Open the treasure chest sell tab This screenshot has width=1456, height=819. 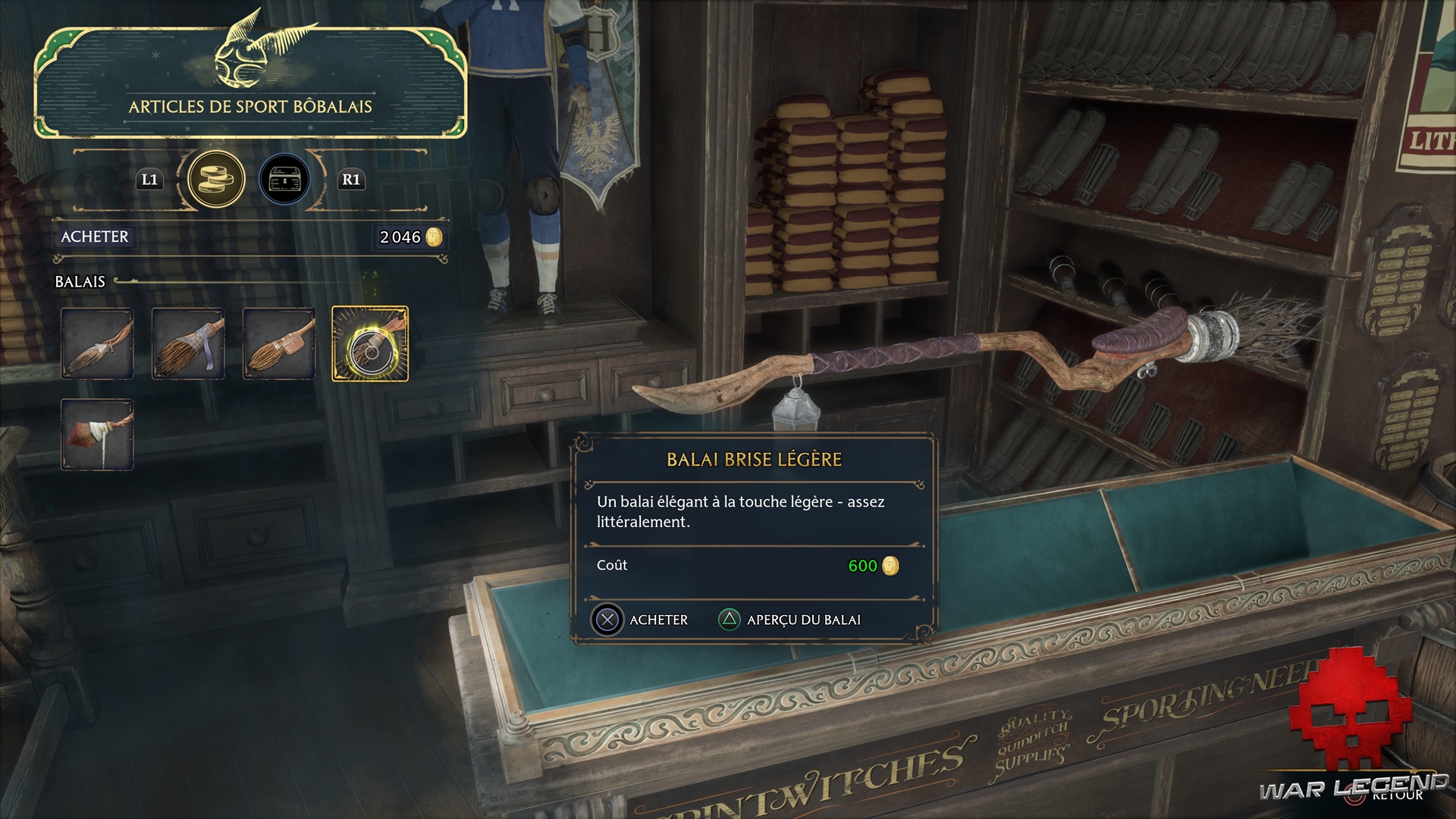pos(284,180)
